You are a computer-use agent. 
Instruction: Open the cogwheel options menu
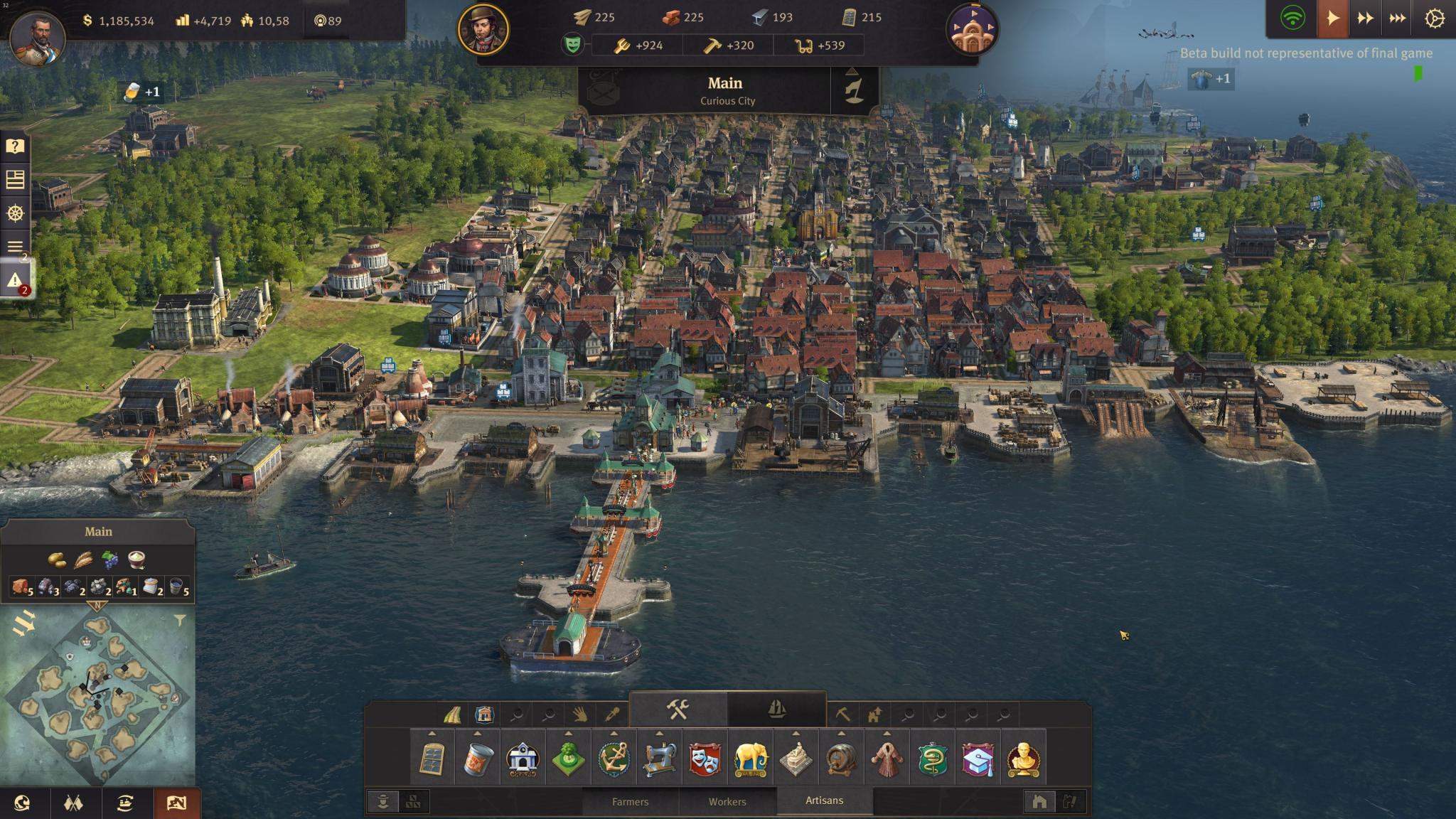coord(1434,19)
